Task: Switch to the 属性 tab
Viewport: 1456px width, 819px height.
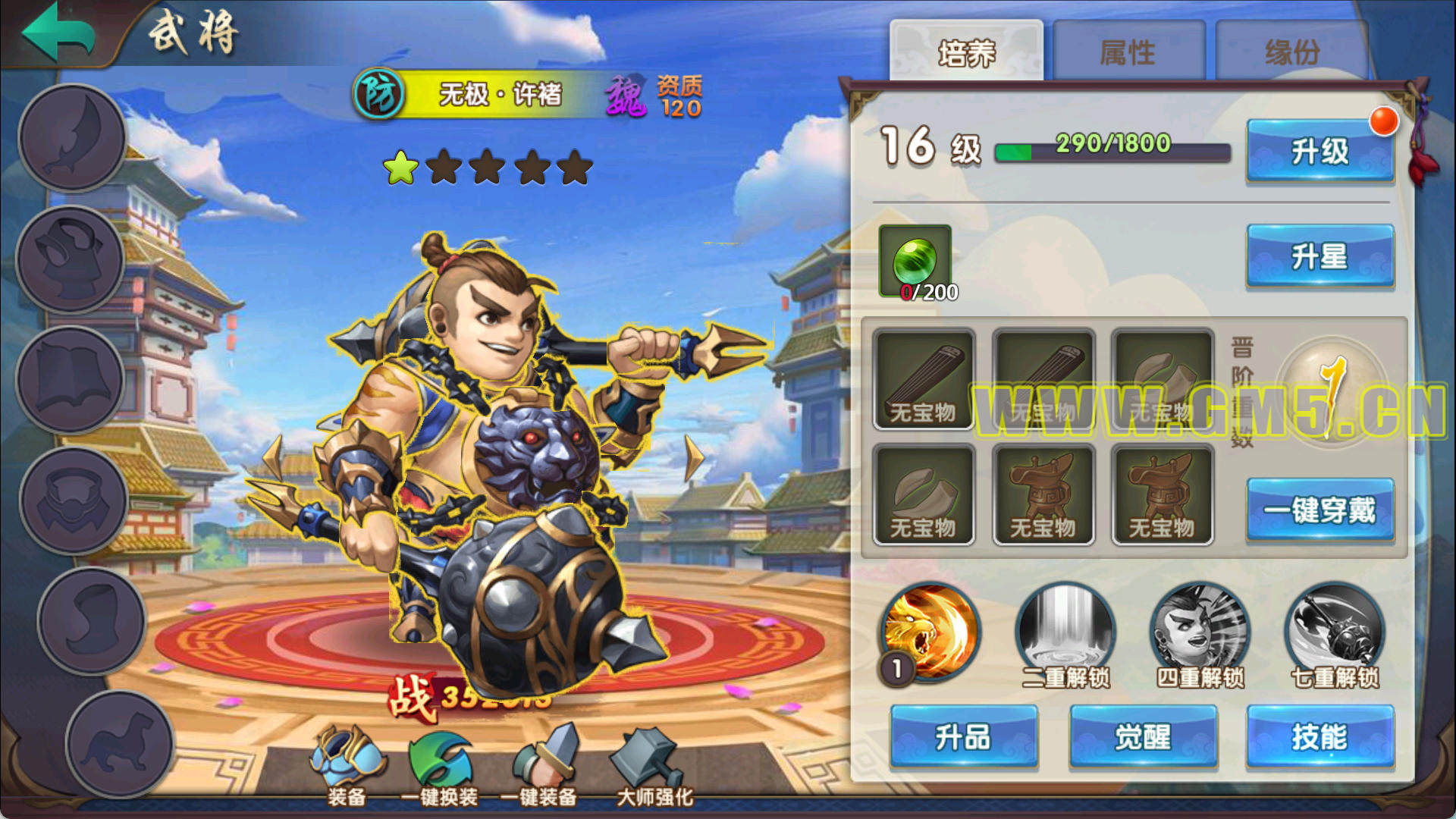Action: (1128, 52)
